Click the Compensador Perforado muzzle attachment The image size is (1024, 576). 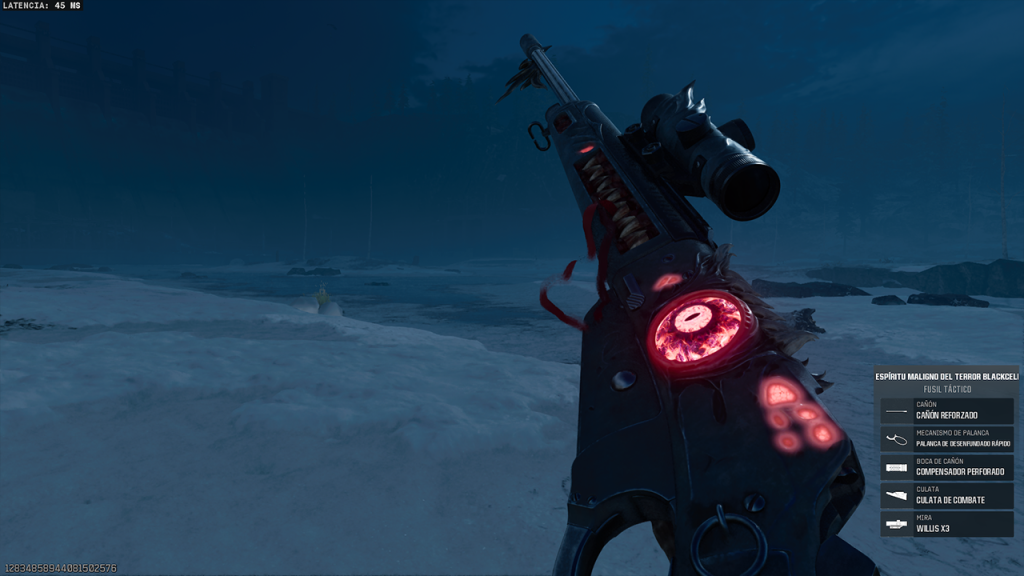[947, 468]
